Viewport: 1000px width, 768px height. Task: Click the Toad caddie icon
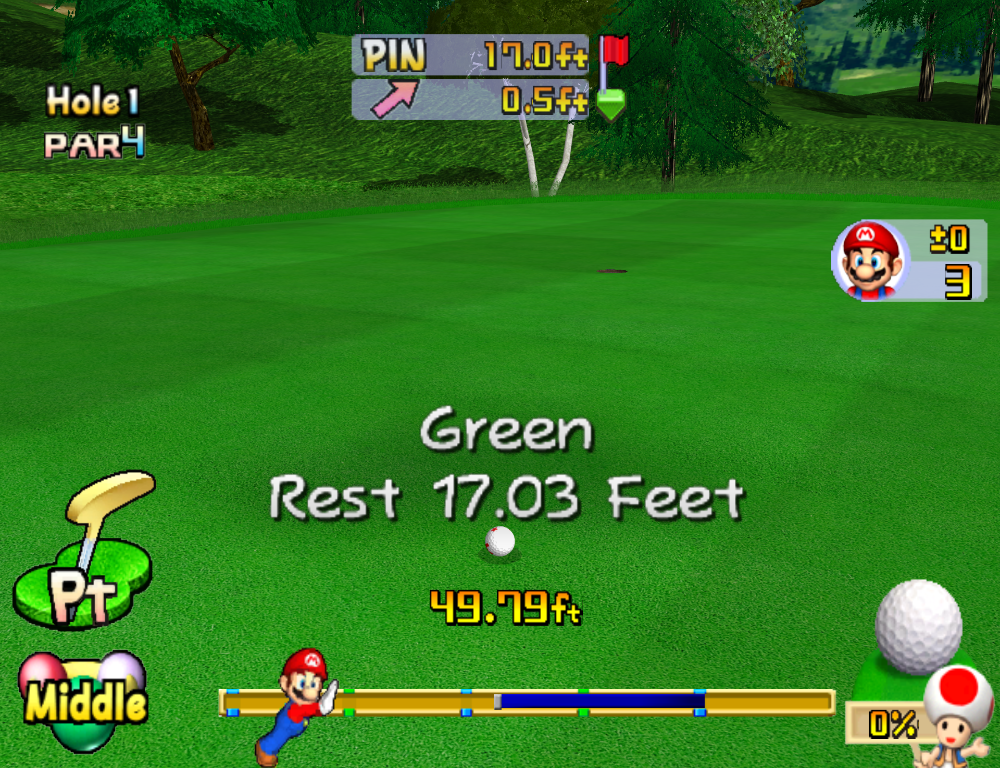[x=956, y=710]
